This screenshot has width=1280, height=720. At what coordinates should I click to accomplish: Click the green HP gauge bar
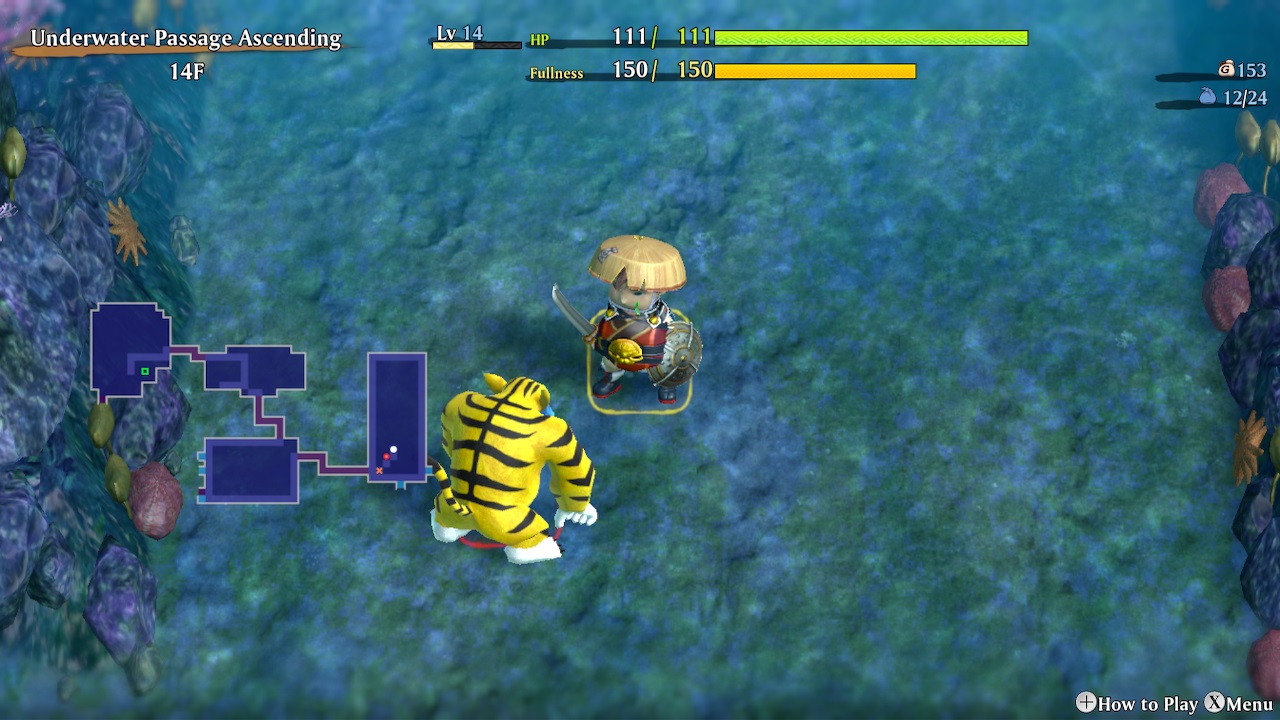[870, 38]
